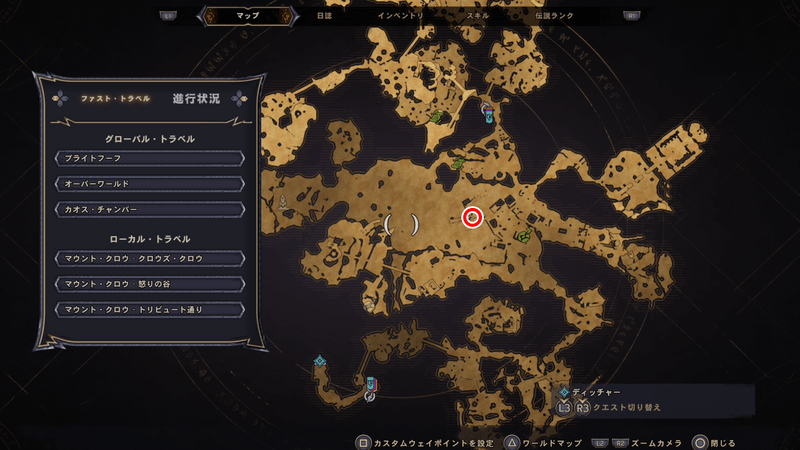Travel to カオス・チャンバー

tap(150, 209)
